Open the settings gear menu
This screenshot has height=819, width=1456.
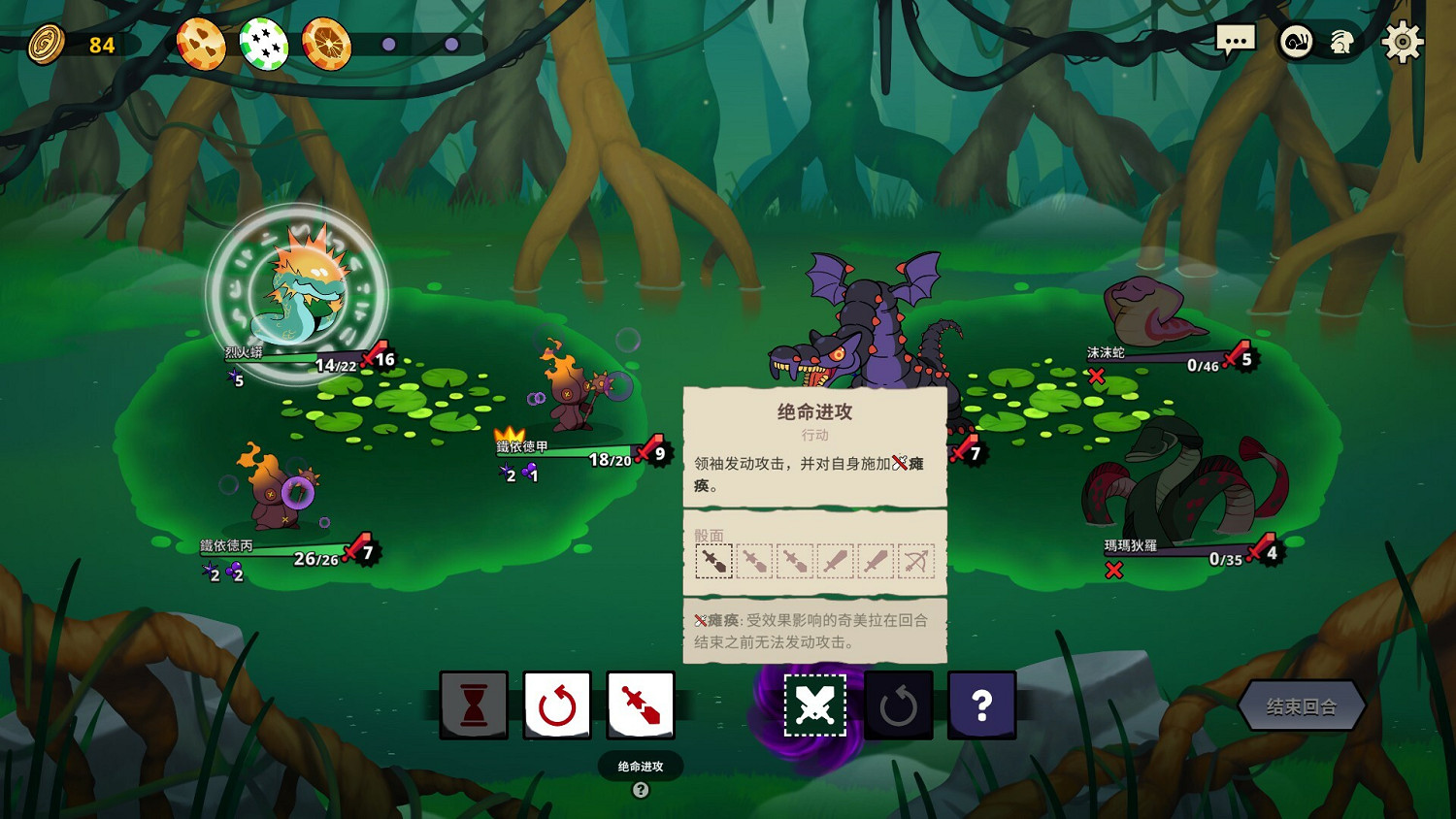1404,41
